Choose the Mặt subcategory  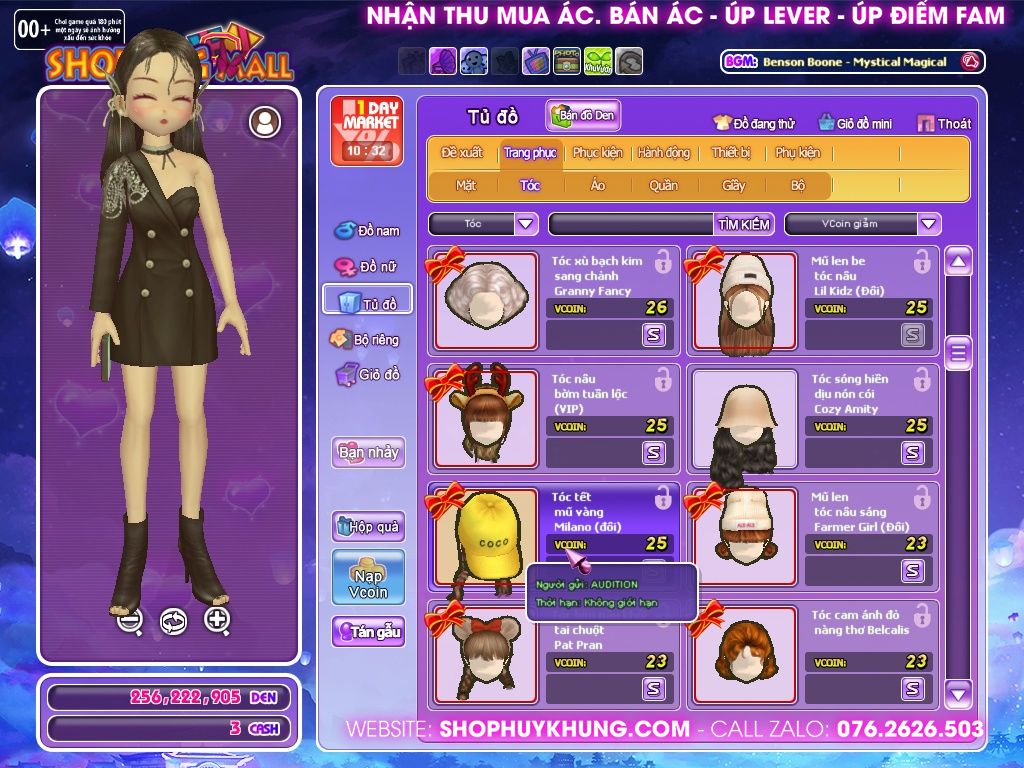[x=466, y=185]
